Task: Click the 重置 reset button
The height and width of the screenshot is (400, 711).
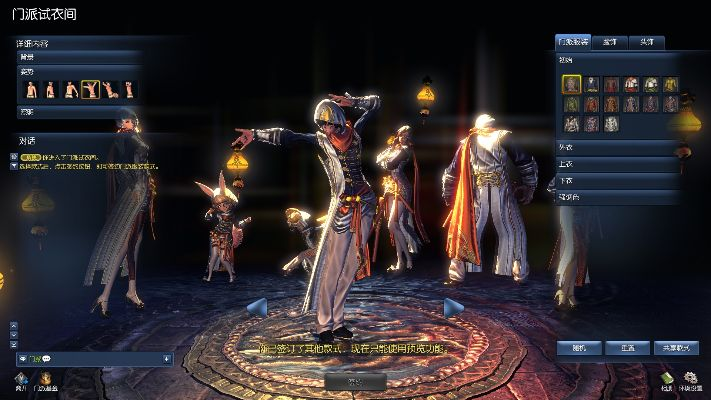Action: click(x=628, y=348)
